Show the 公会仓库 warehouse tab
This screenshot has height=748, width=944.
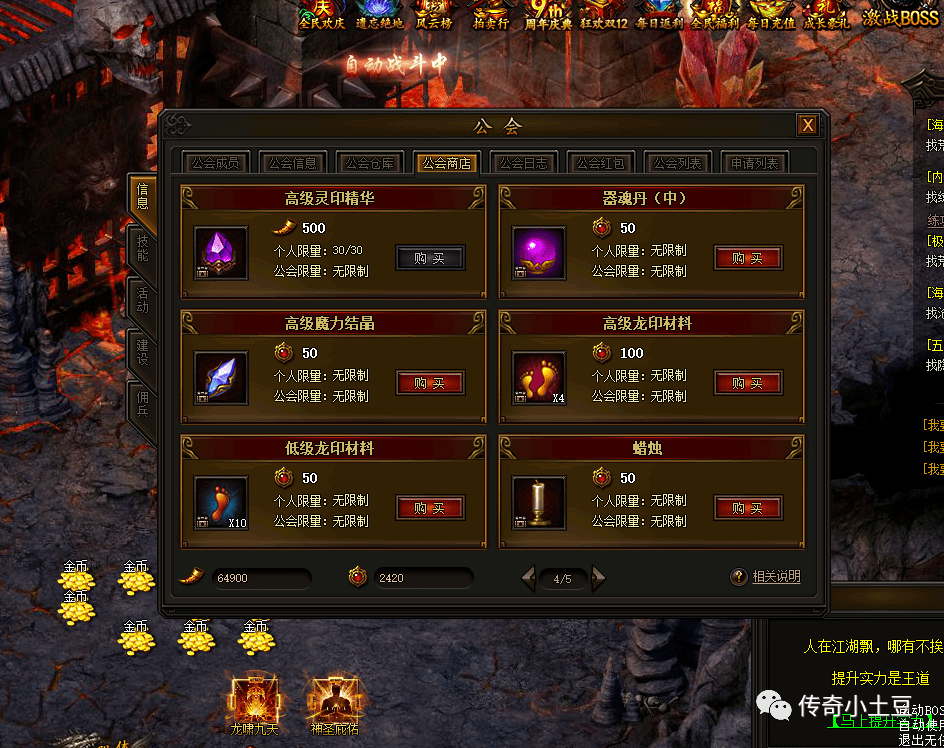point(371,163)
